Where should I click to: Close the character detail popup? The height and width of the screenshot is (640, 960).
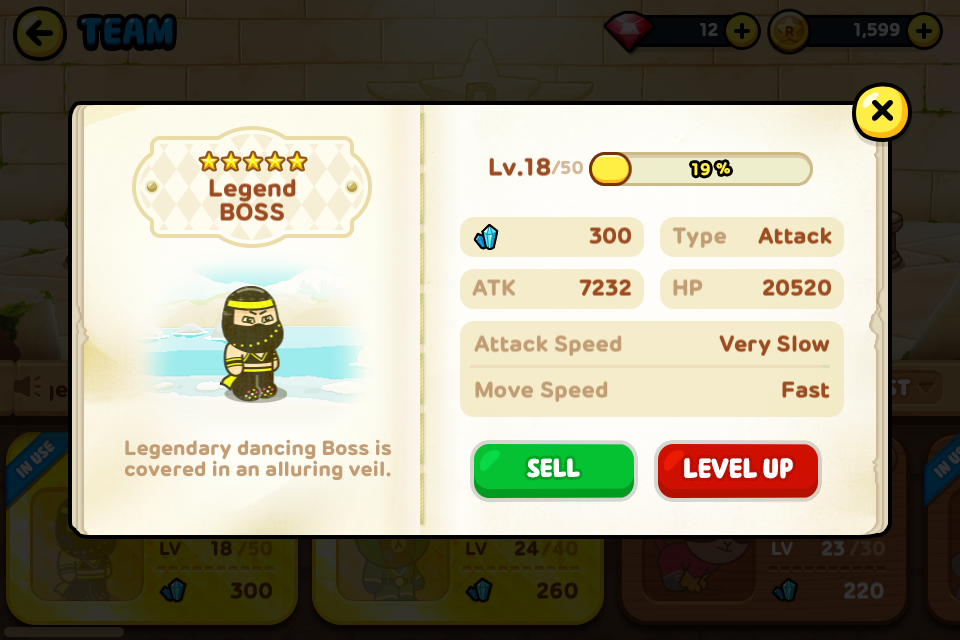tap(881, 111)
